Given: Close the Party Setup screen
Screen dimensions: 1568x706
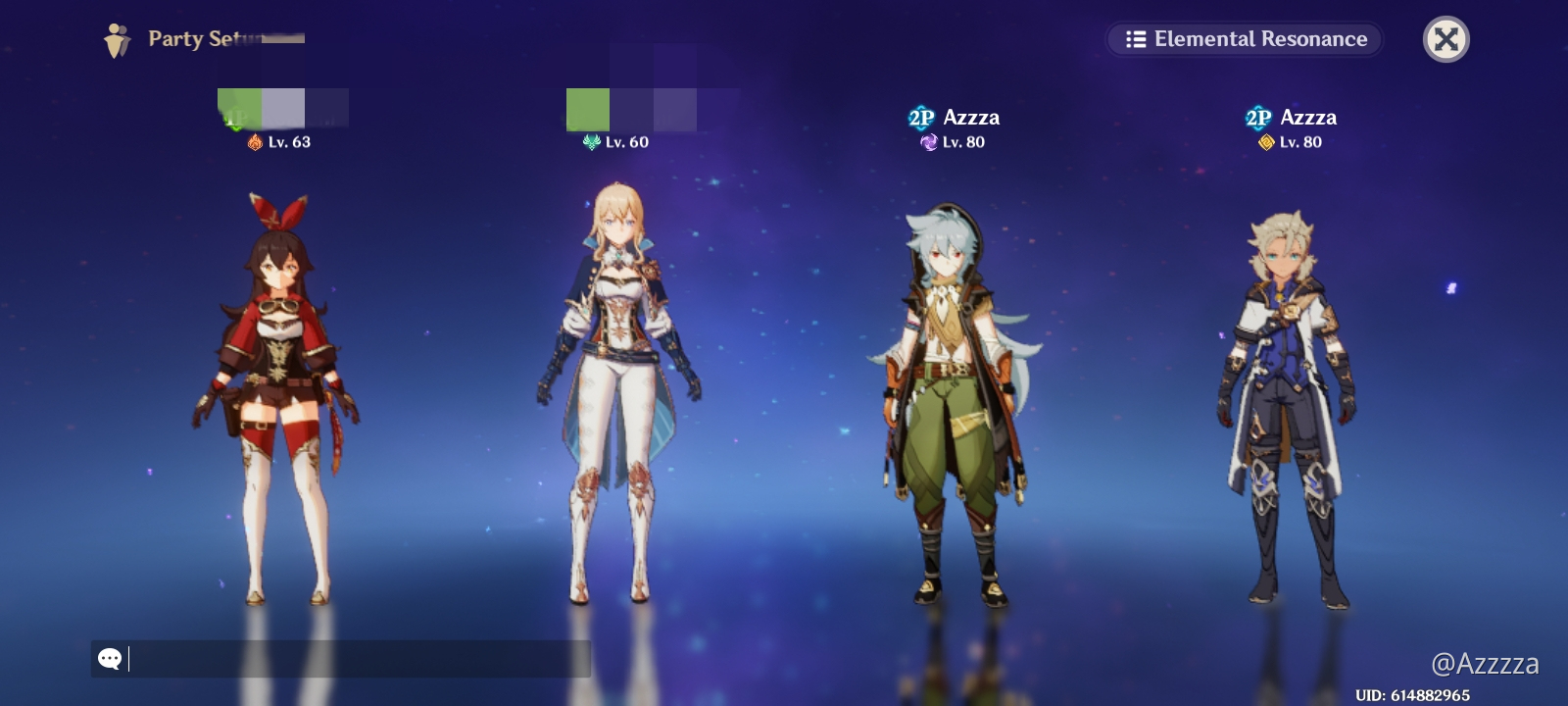Looking at the screenshot, I should point(1446,39).
